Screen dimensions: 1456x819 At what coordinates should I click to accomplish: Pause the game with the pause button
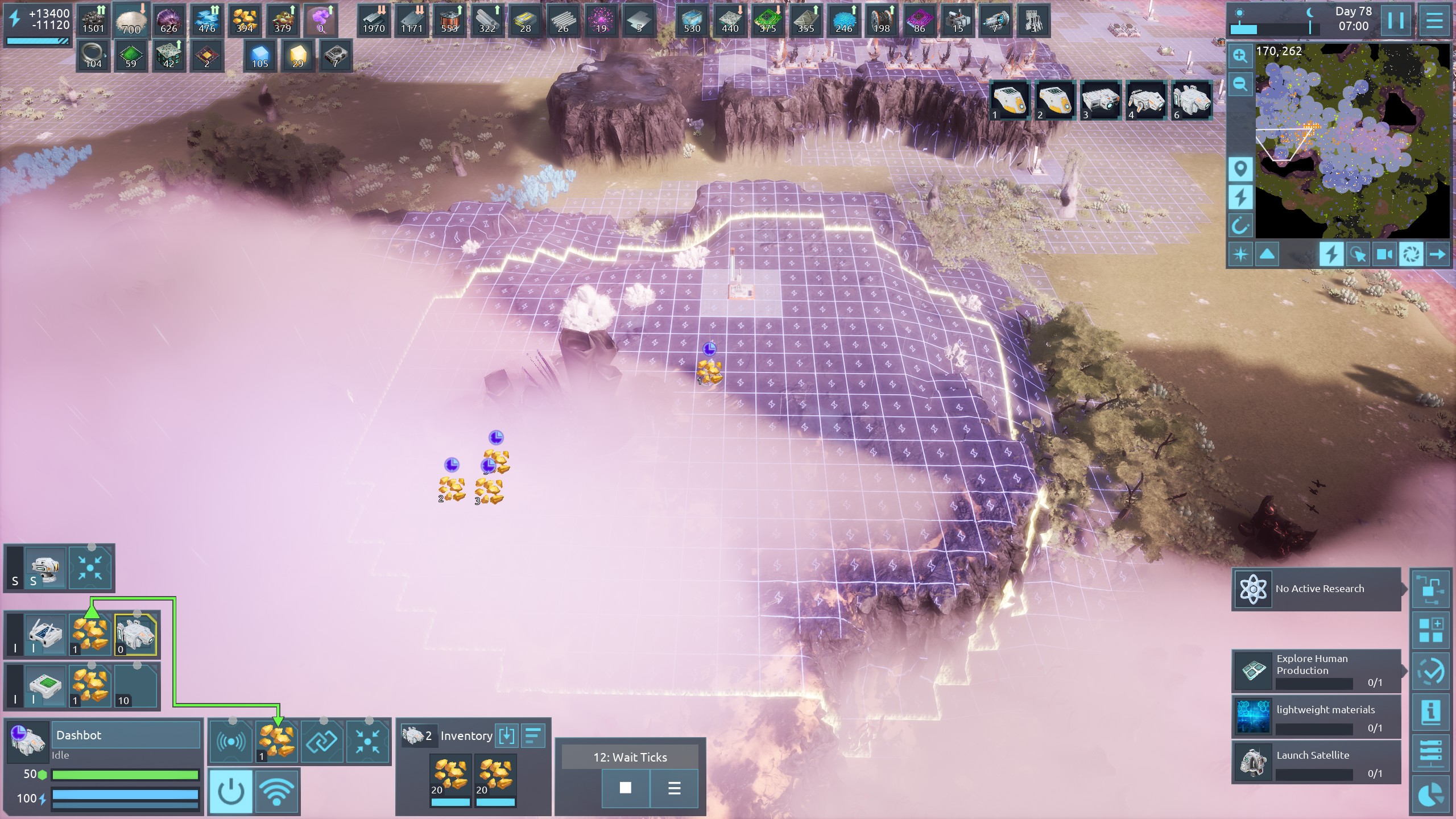1395,21
